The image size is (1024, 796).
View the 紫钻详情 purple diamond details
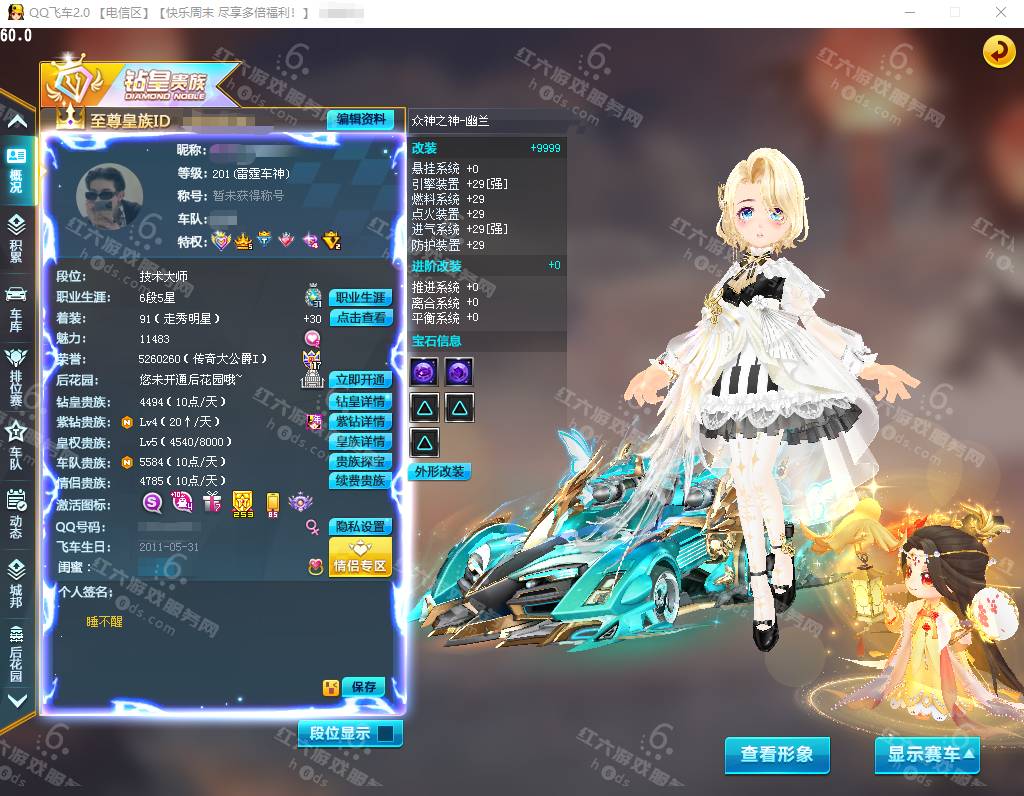click(360, 422)
